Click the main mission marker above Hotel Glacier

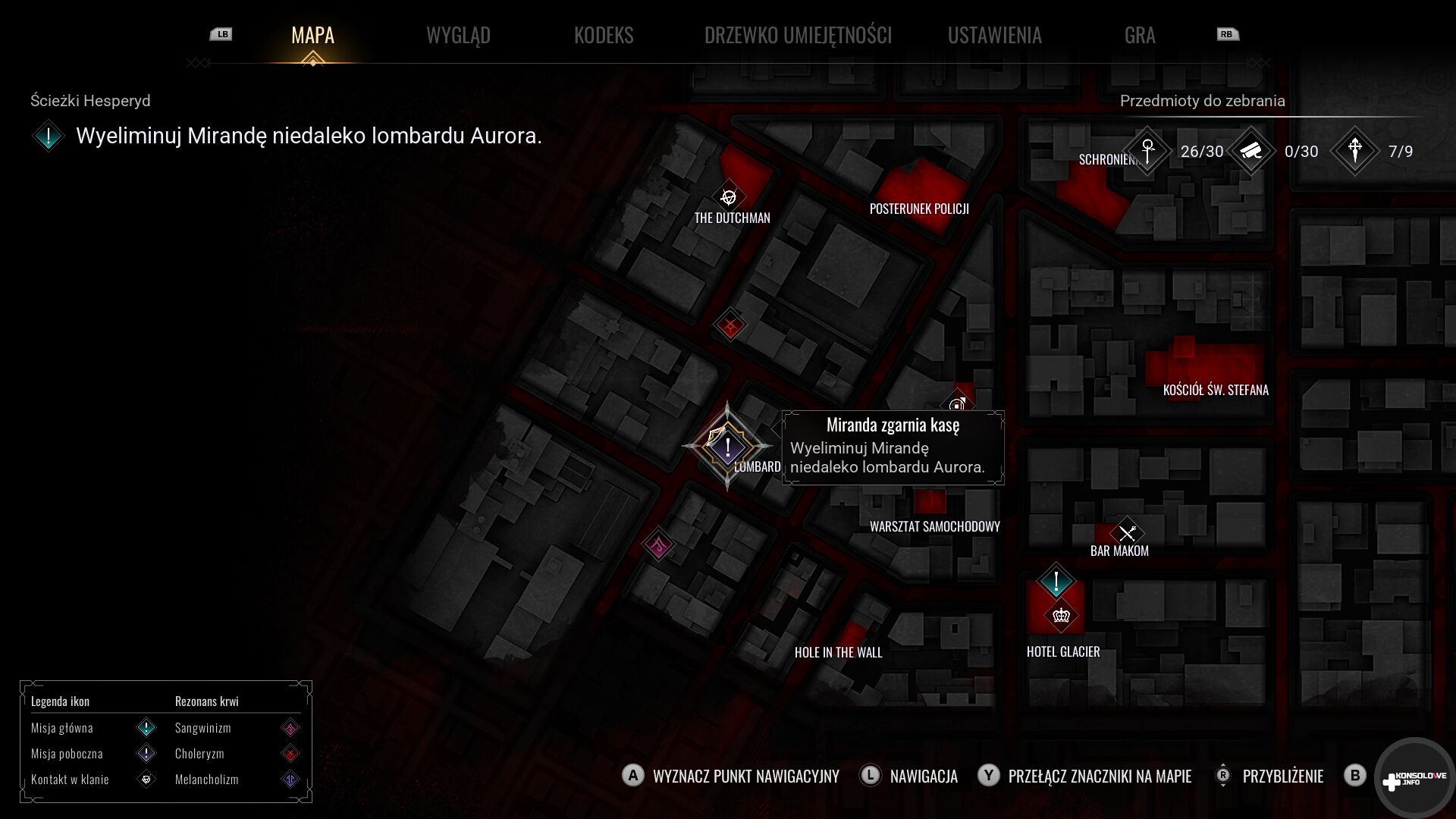coord(1056,582)
